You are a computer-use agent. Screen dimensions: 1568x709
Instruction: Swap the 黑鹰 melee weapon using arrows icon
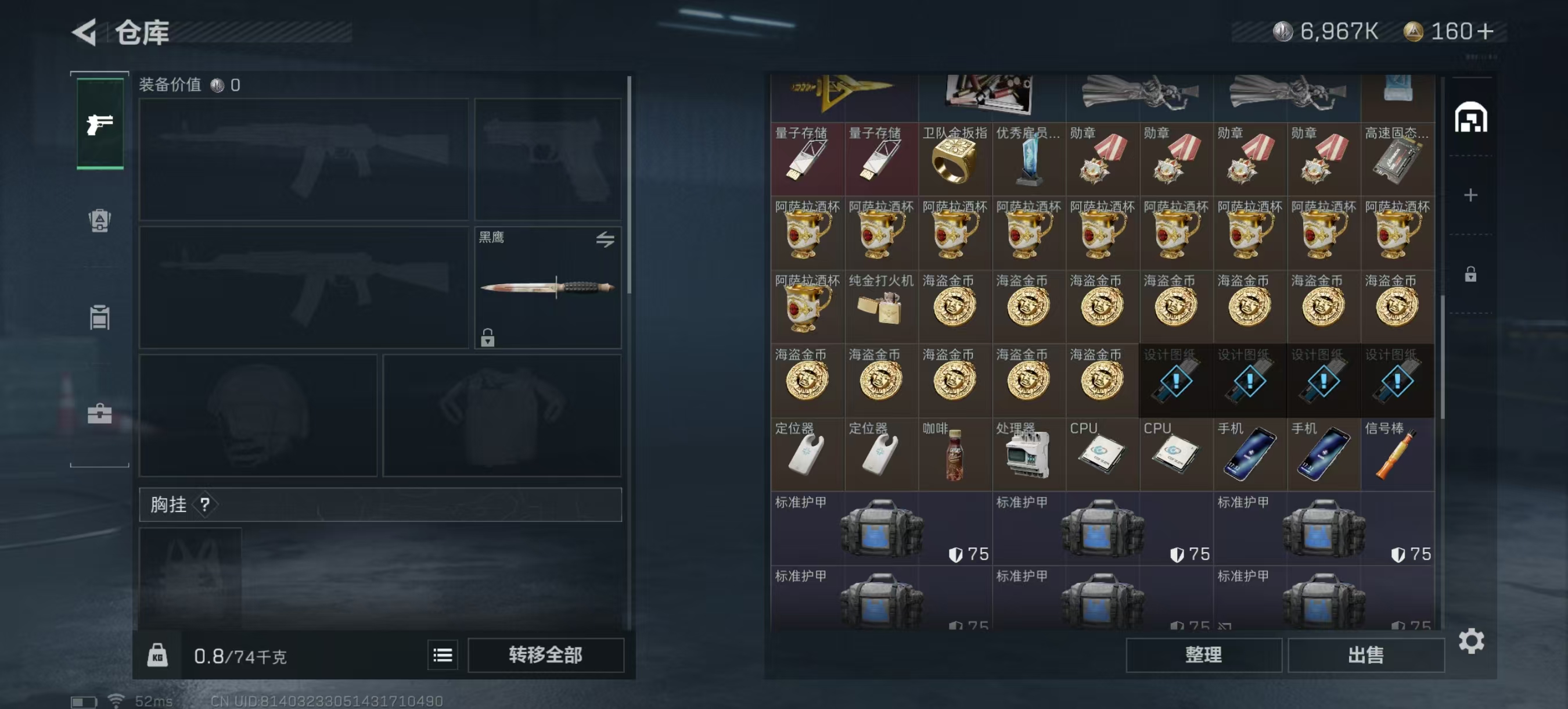point(605,239)
